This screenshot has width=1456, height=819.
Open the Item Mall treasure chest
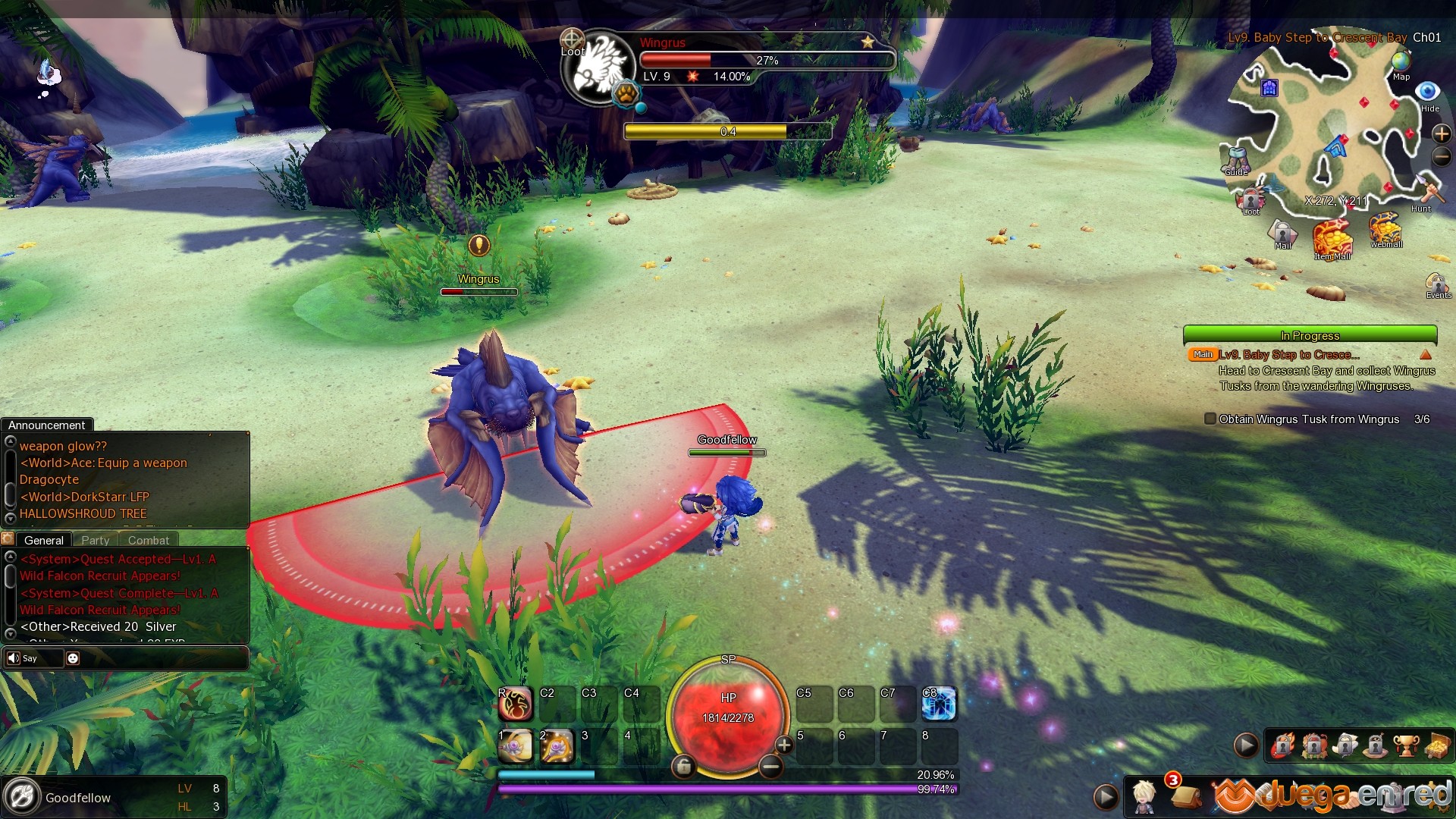(x=1332, y=238)
